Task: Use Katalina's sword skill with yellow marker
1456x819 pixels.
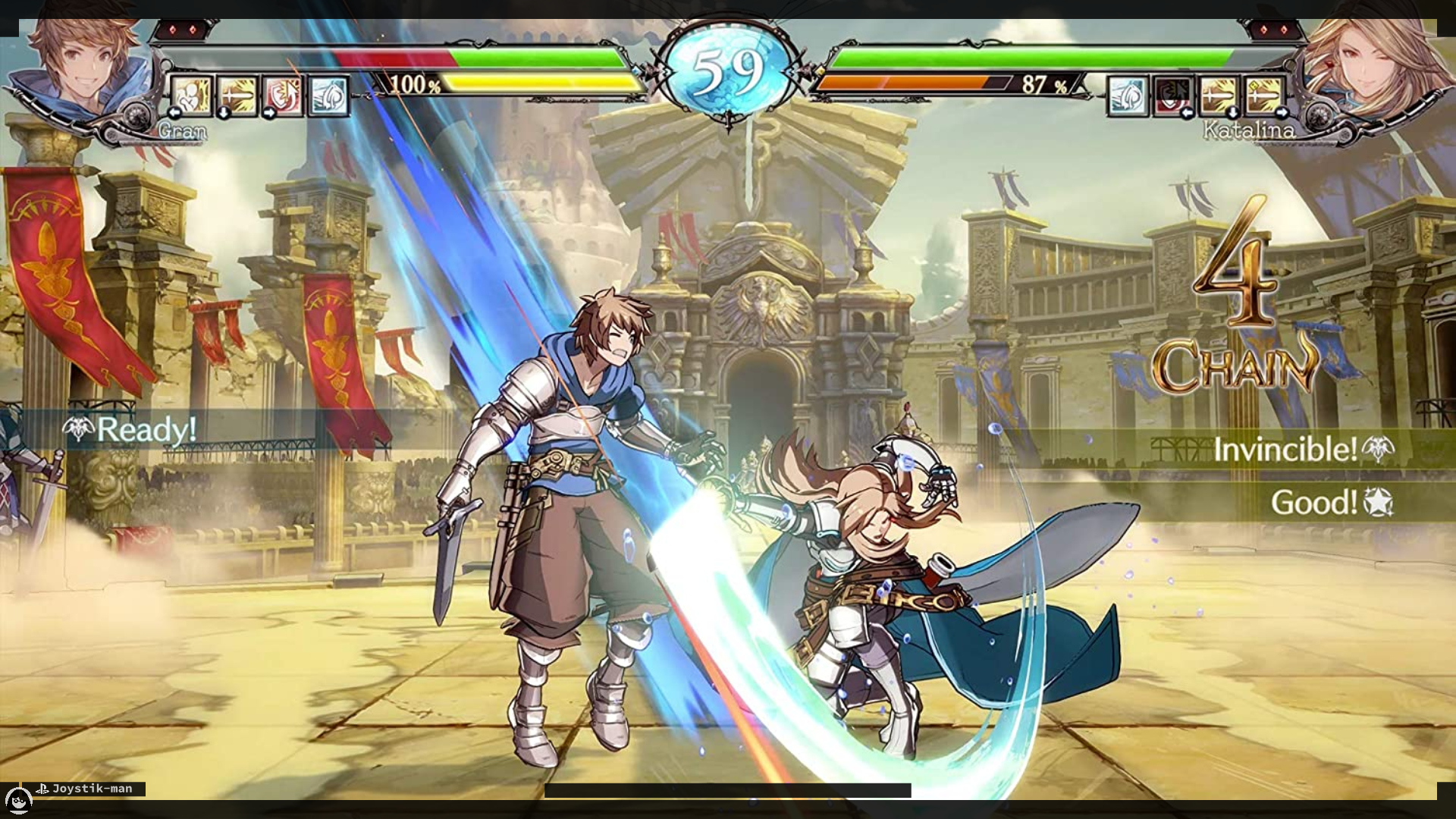Action: click(1264, 96)
